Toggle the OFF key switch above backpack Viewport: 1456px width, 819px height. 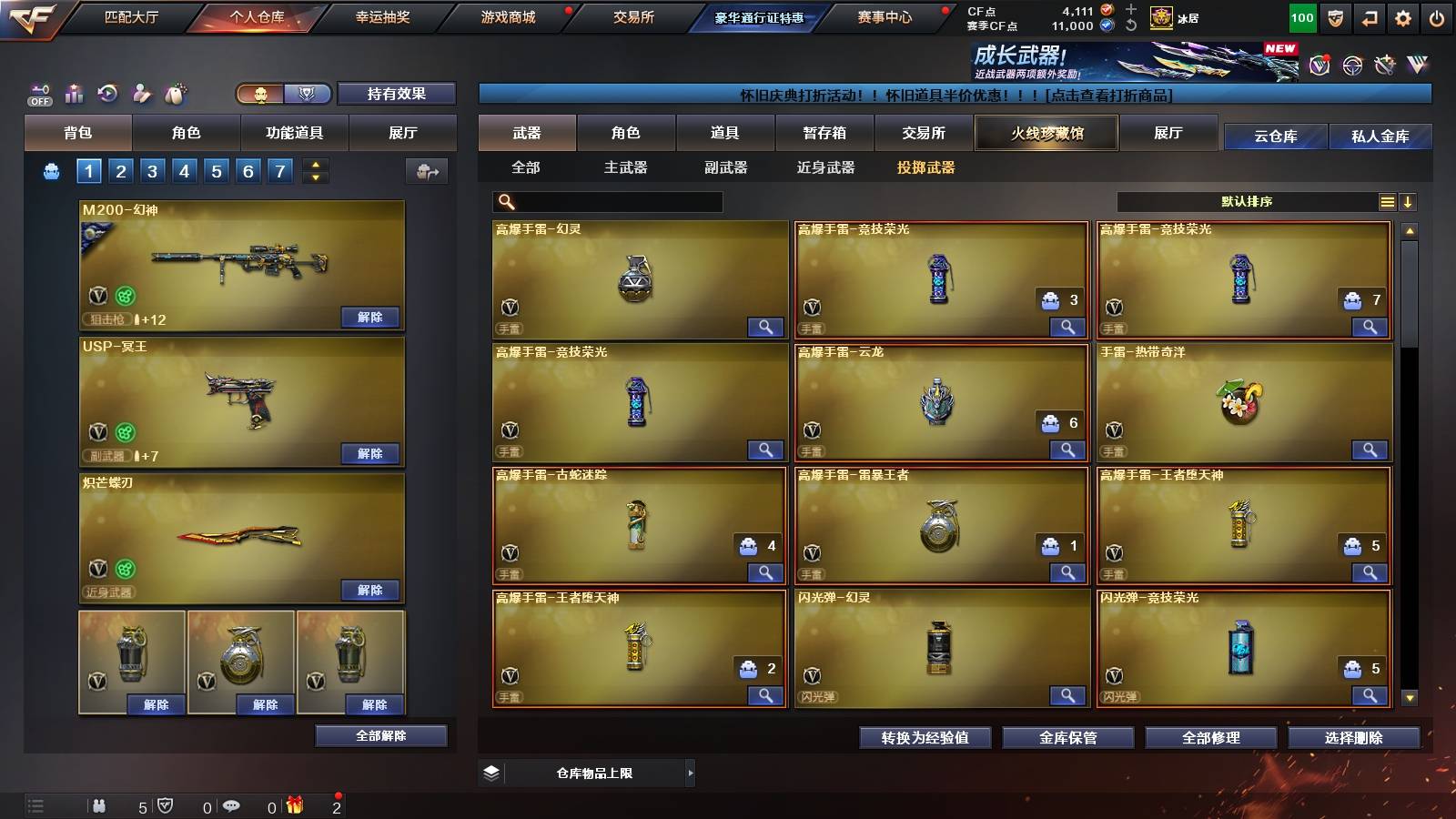pos(38,94)
